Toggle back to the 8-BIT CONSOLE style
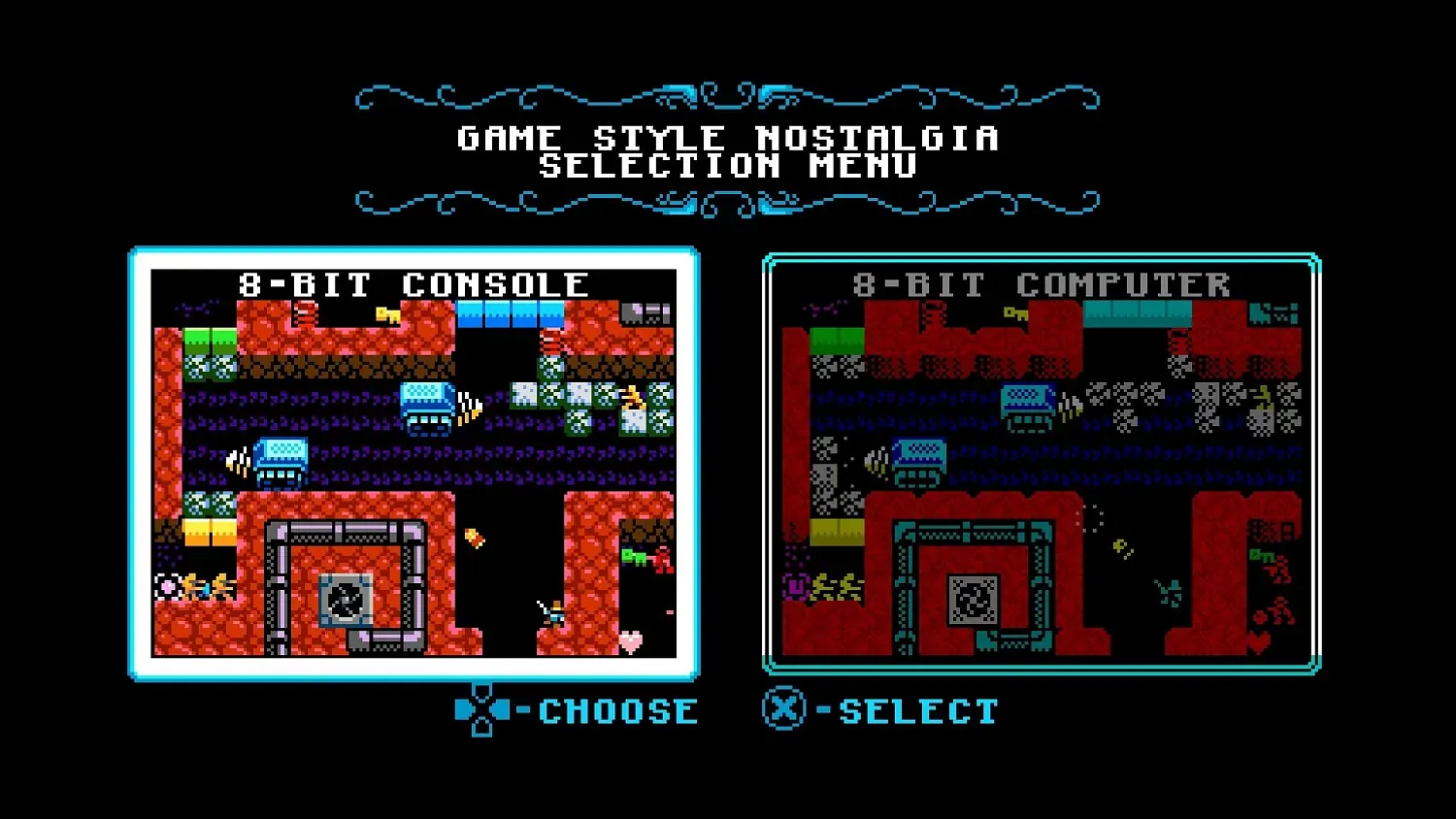The height and width of the screenshot is (819, 1456). (x=413, y=461)
